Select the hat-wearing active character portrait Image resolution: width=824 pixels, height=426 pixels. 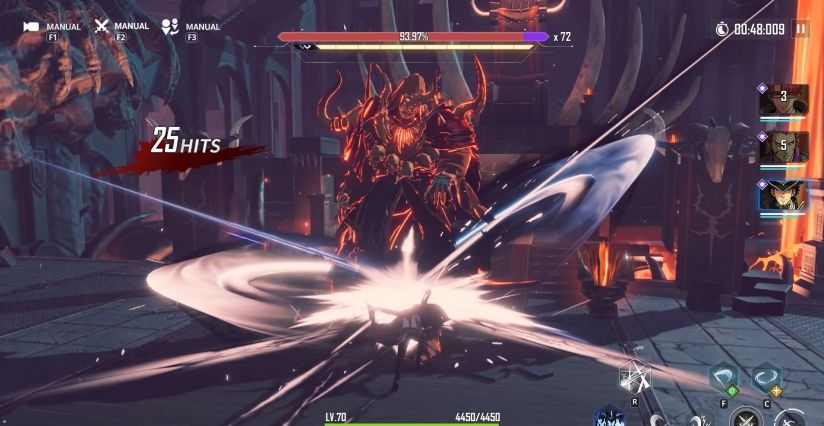(784, 194)
